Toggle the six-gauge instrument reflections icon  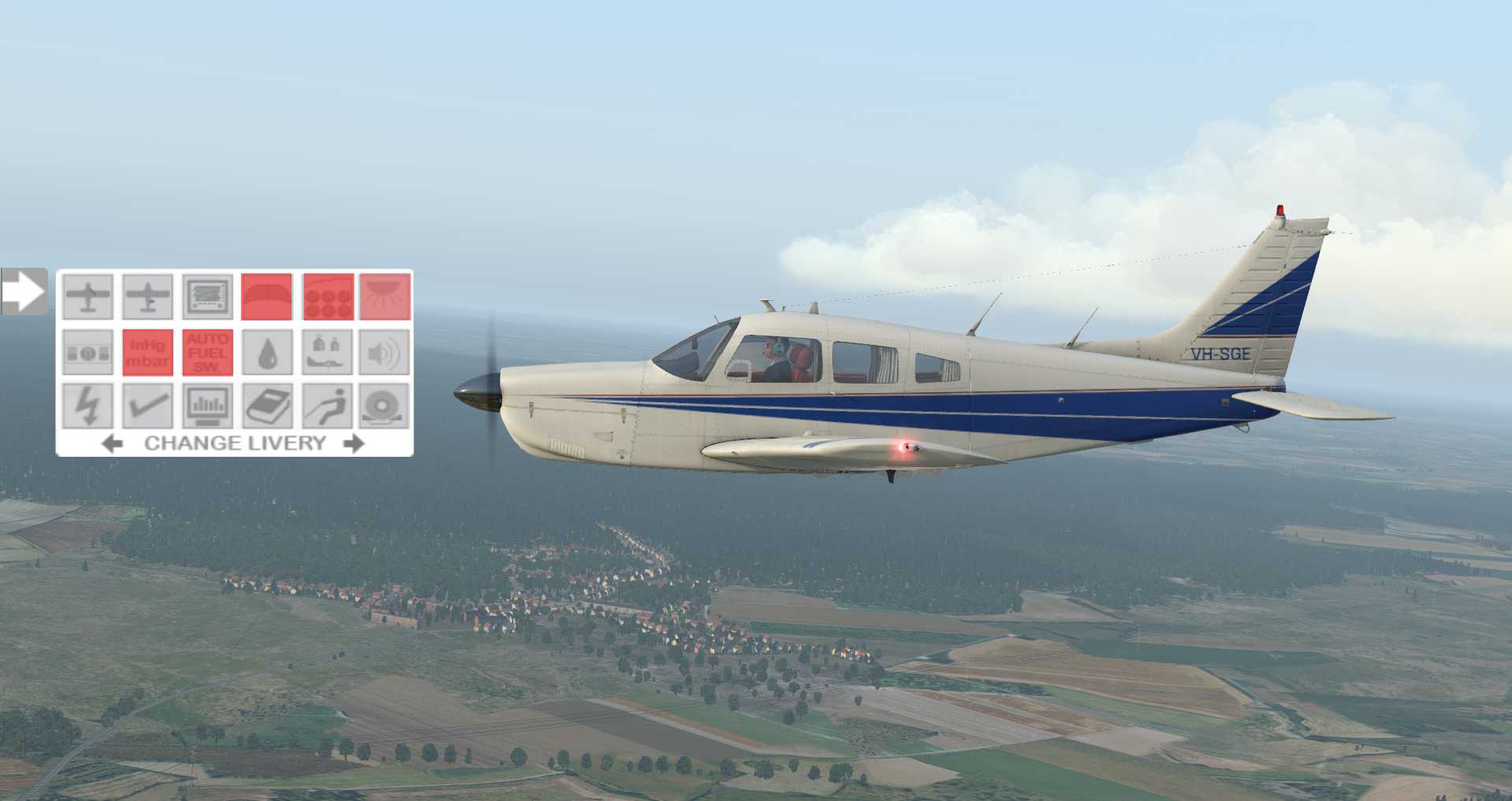[x=328, y=297]
